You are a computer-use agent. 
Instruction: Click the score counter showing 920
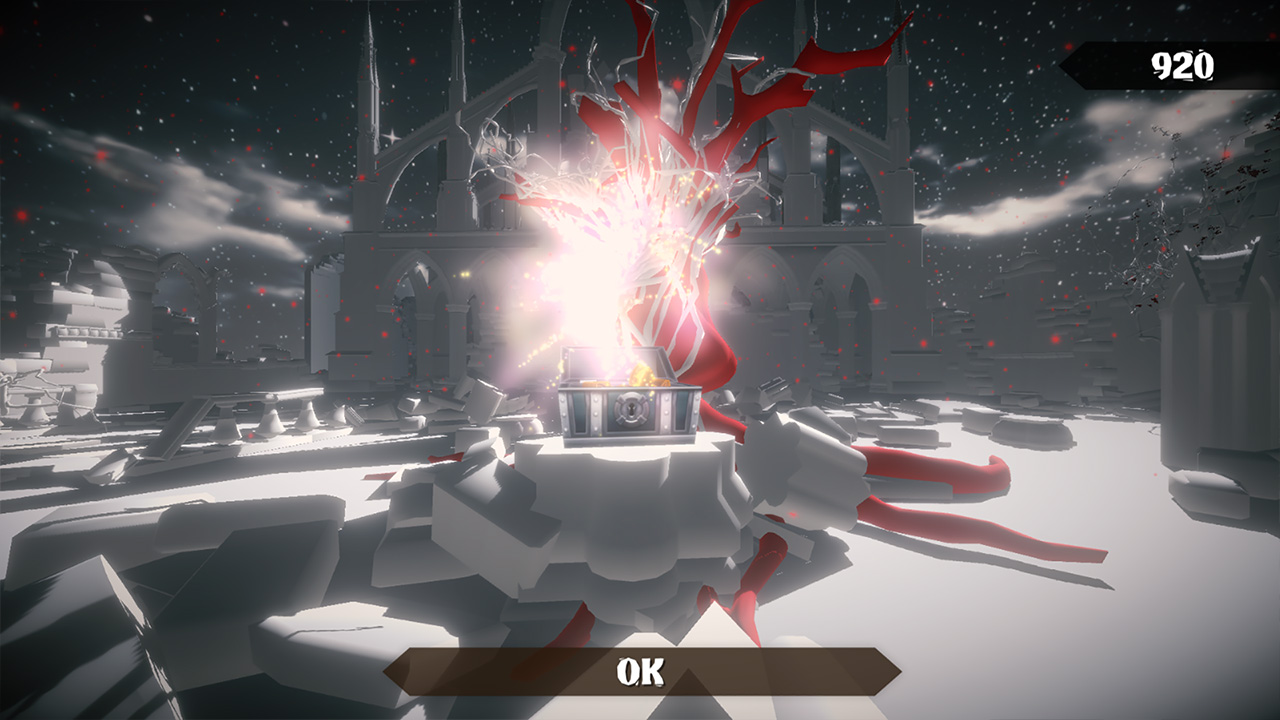click(x=1182, y=67)
